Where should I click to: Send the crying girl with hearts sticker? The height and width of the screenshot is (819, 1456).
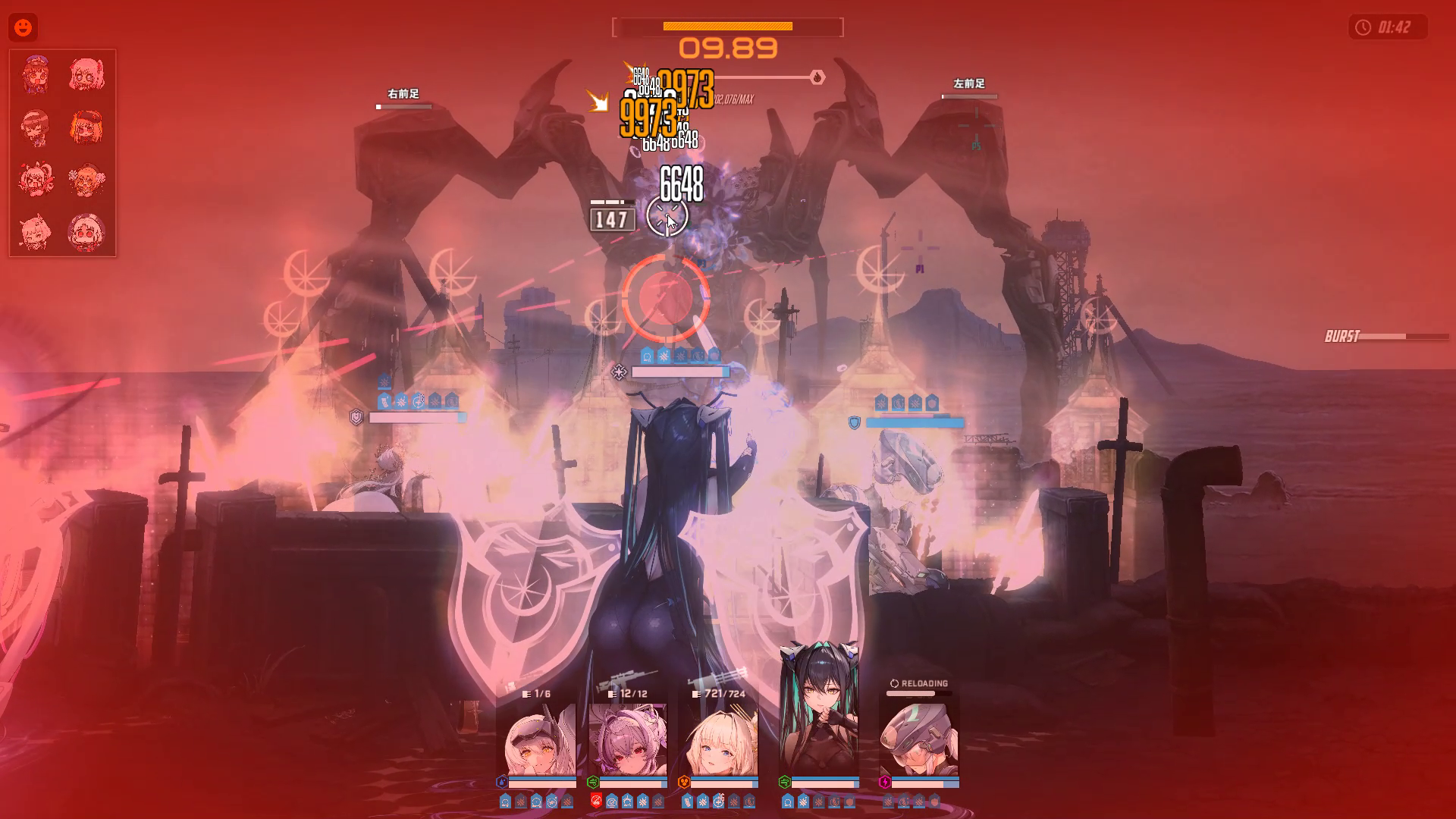point(36,179)
